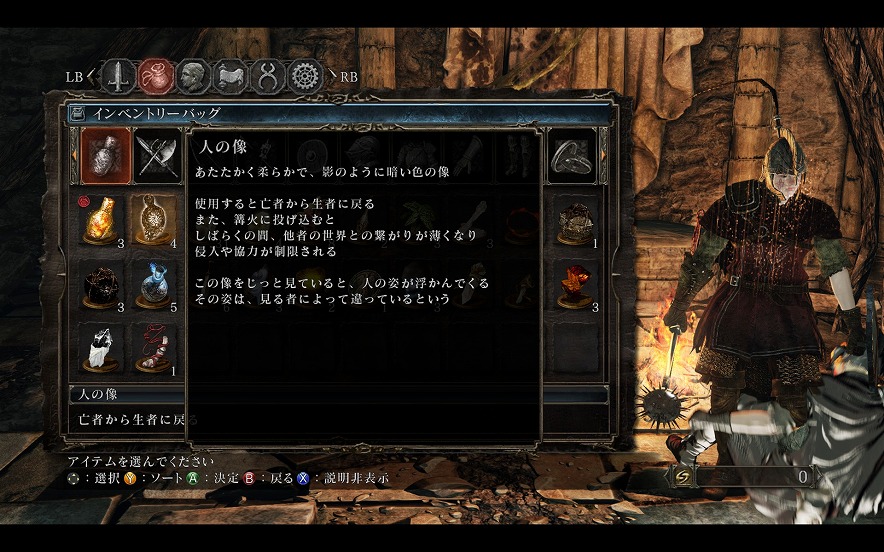
Task: Pick the glowing human effigy item
Action: 155,220
